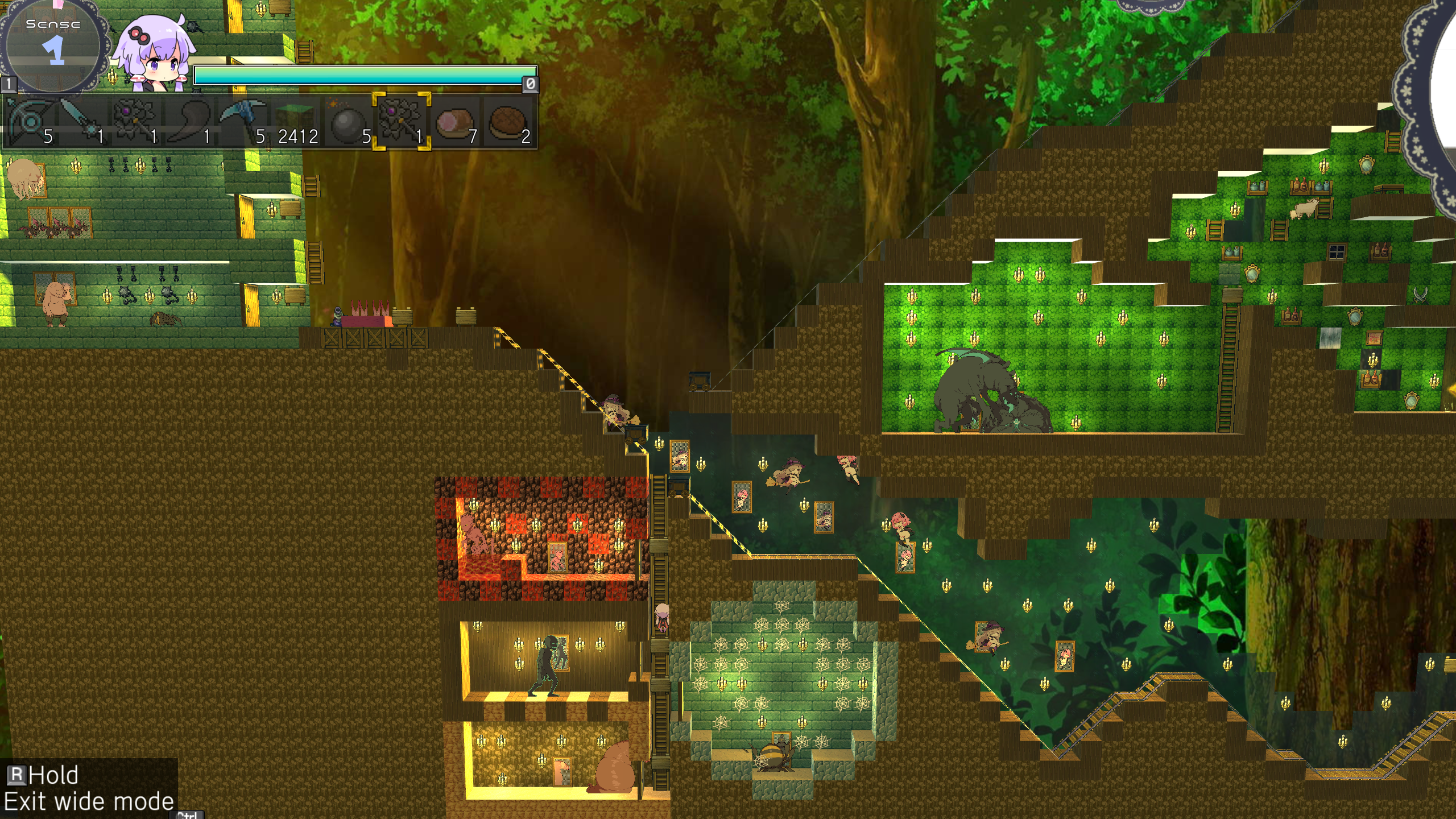This screenshot has width=1456, height=819.
Task: Select the teal bow hotbar slot
Action: 30,122
